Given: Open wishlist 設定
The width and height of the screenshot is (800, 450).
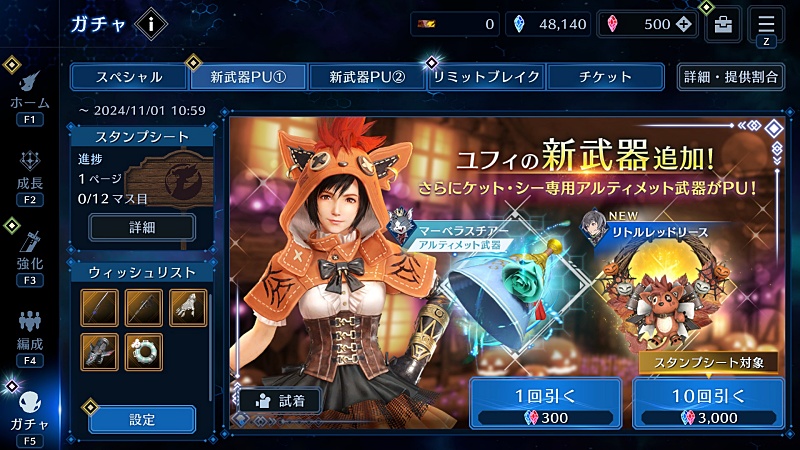Looking at the screenshot, I should (142, 420).
